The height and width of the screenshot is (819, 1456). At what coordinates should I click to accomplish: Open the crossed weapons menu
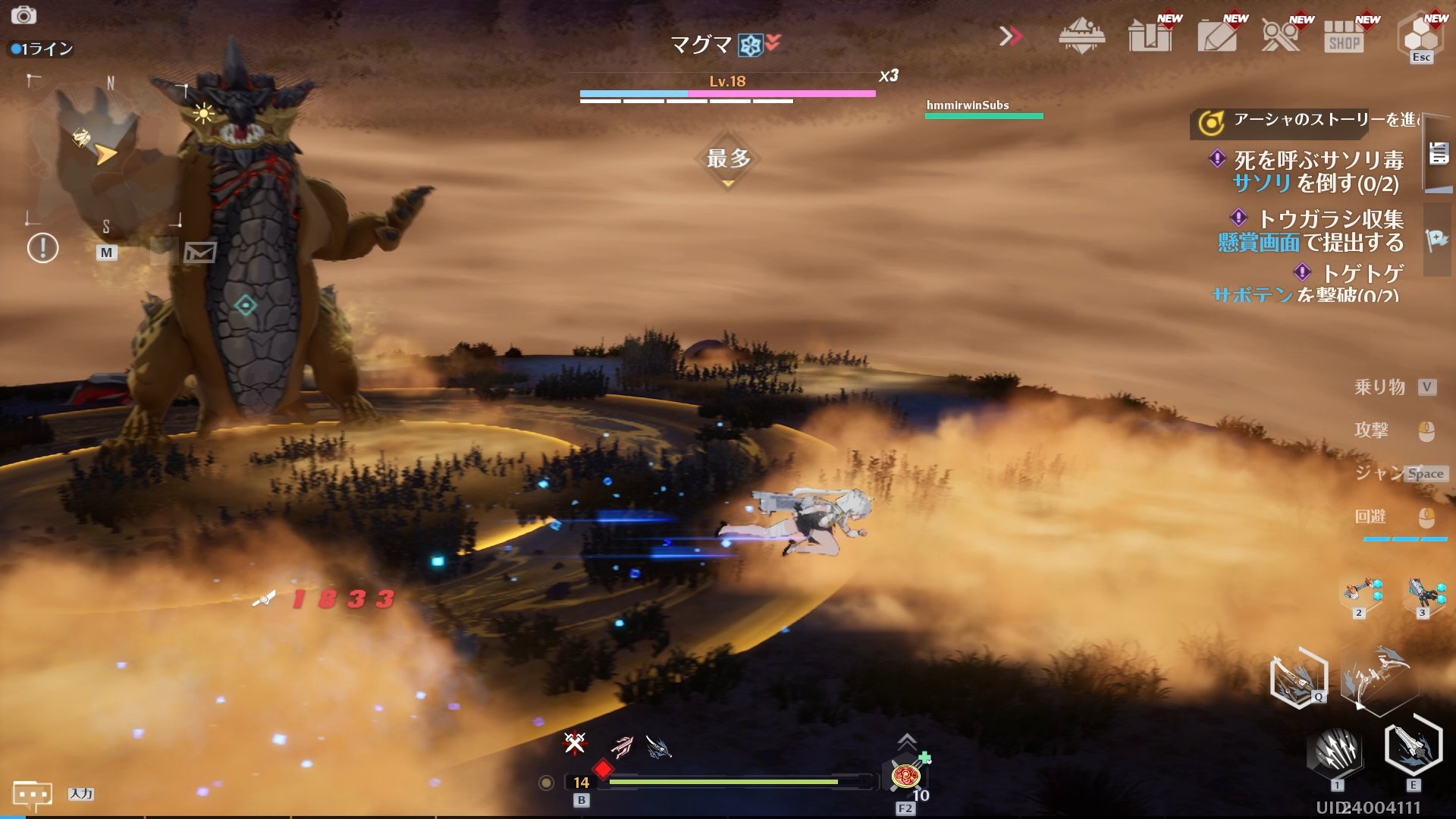pos(1281,36)
